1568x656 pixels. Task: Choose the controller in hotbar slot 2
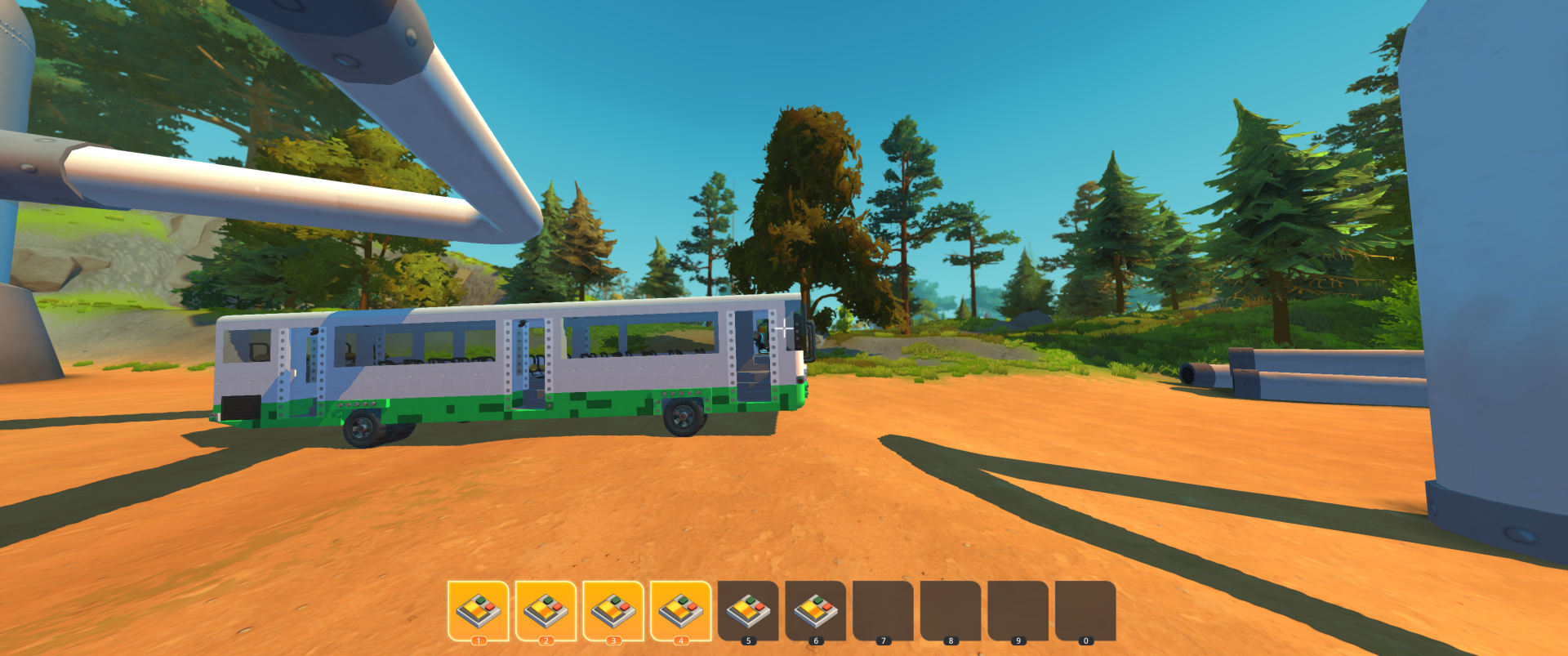[546, 611]
